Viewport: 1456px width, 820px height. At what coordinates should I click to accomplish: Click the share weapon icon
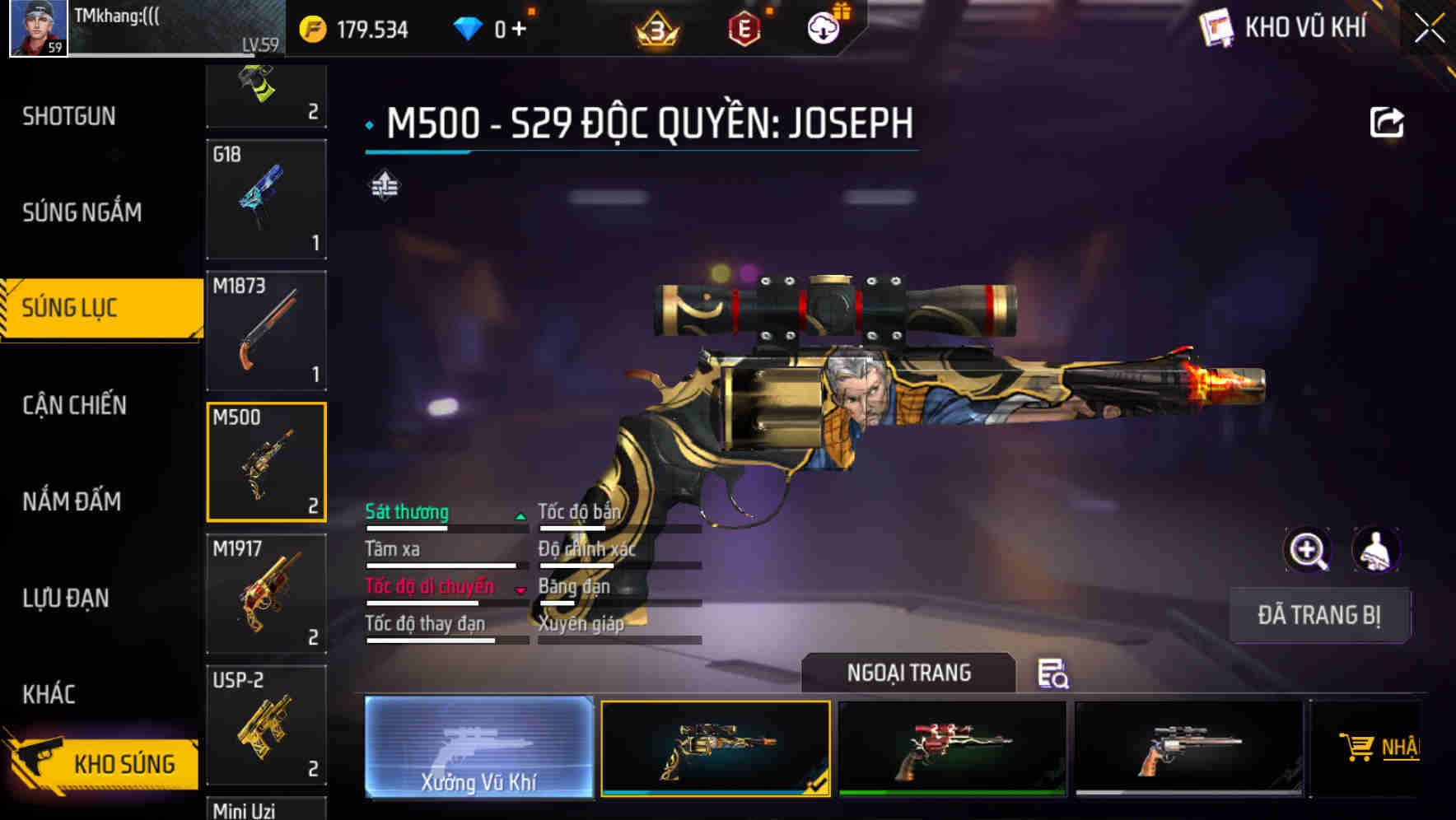pos(1387,121)
